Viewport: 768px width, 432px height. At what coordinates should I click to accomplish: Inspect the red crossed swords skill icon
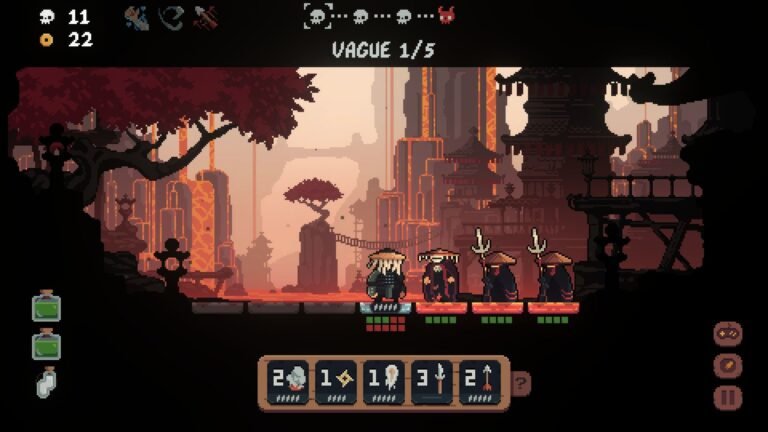[x=207, y=17]
